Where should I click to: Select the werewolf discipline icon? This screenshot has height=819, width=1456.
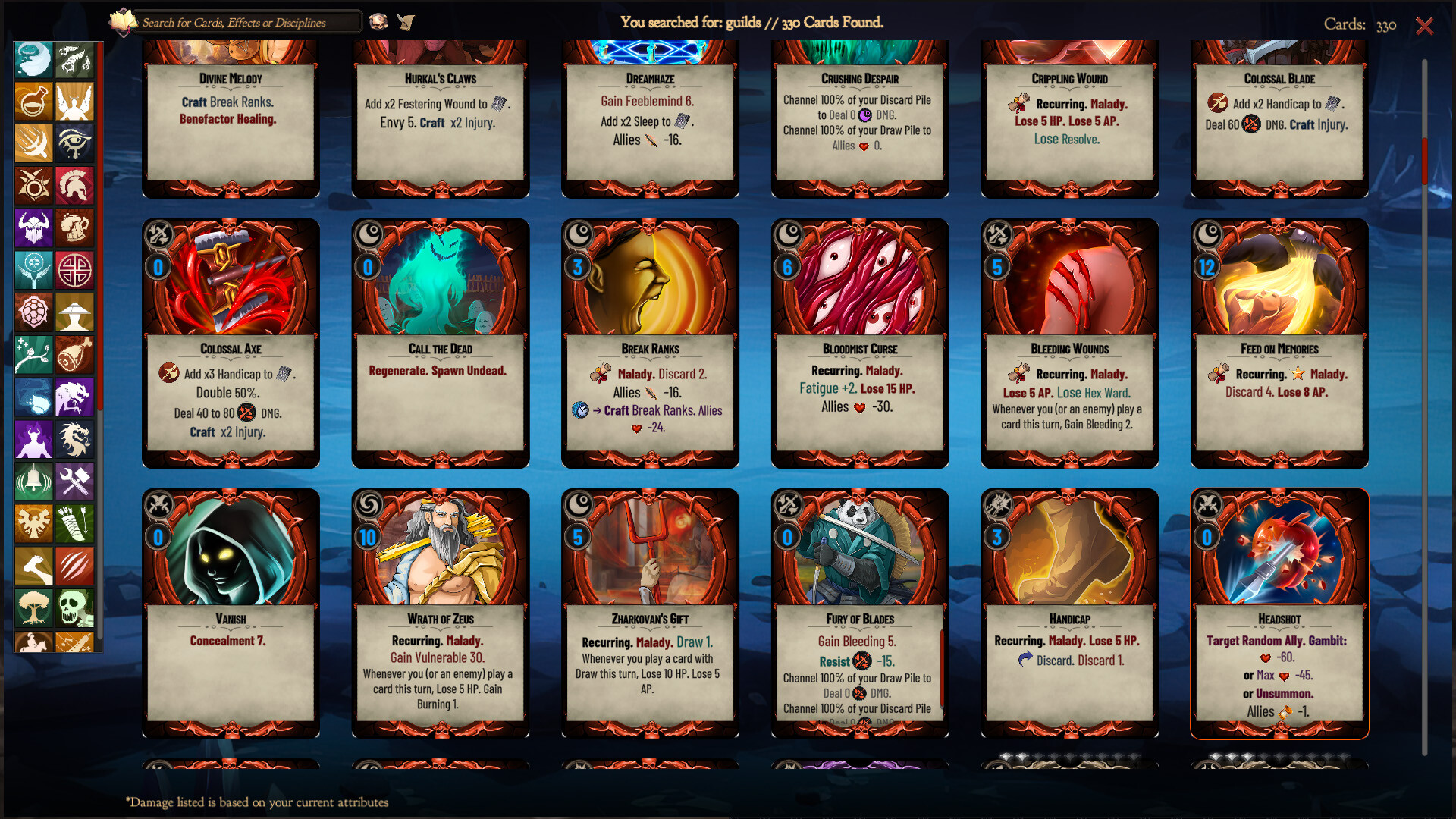(75, 397)
